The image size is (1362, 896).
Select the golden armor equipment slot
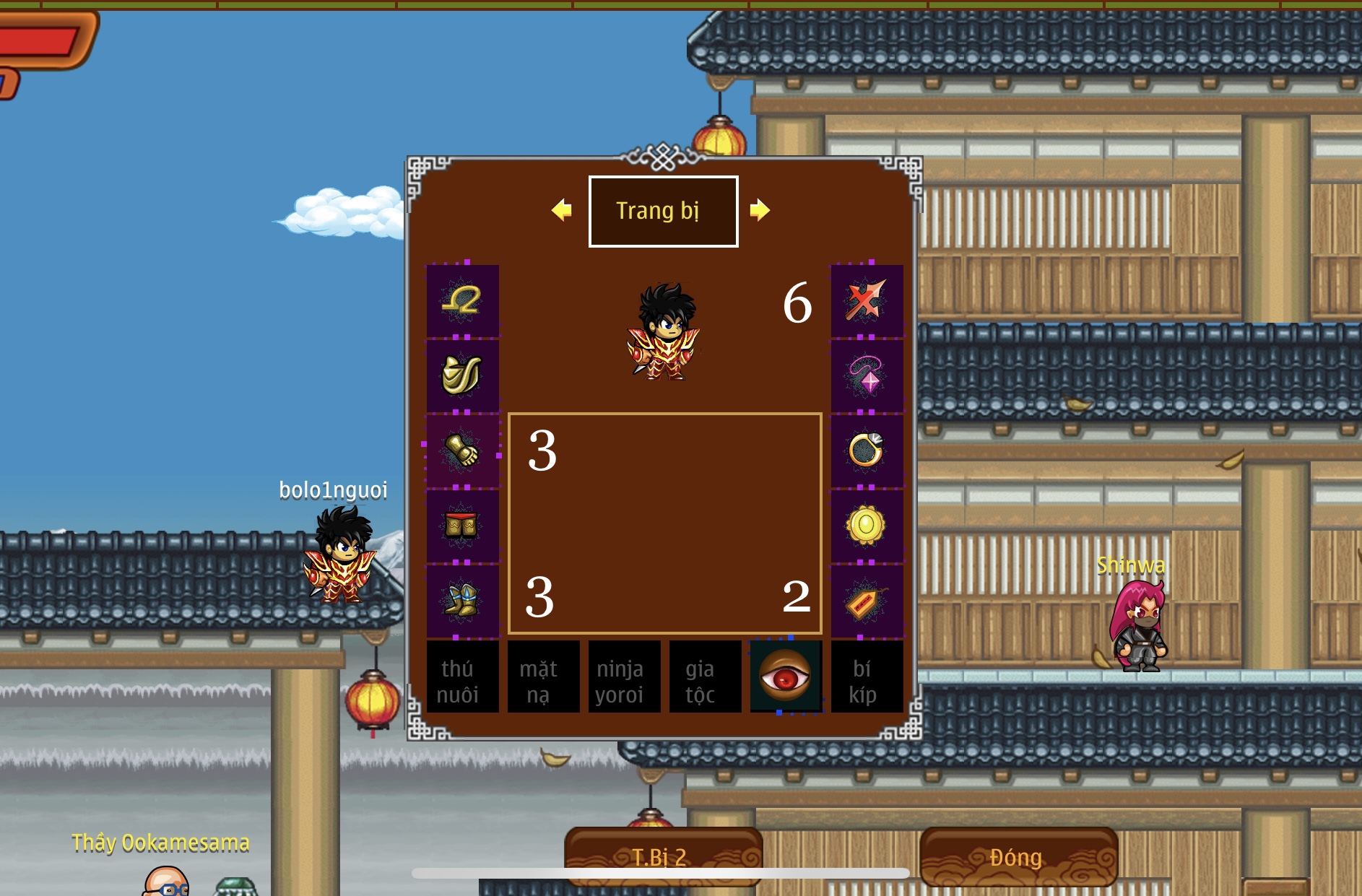tap(462, 375)
